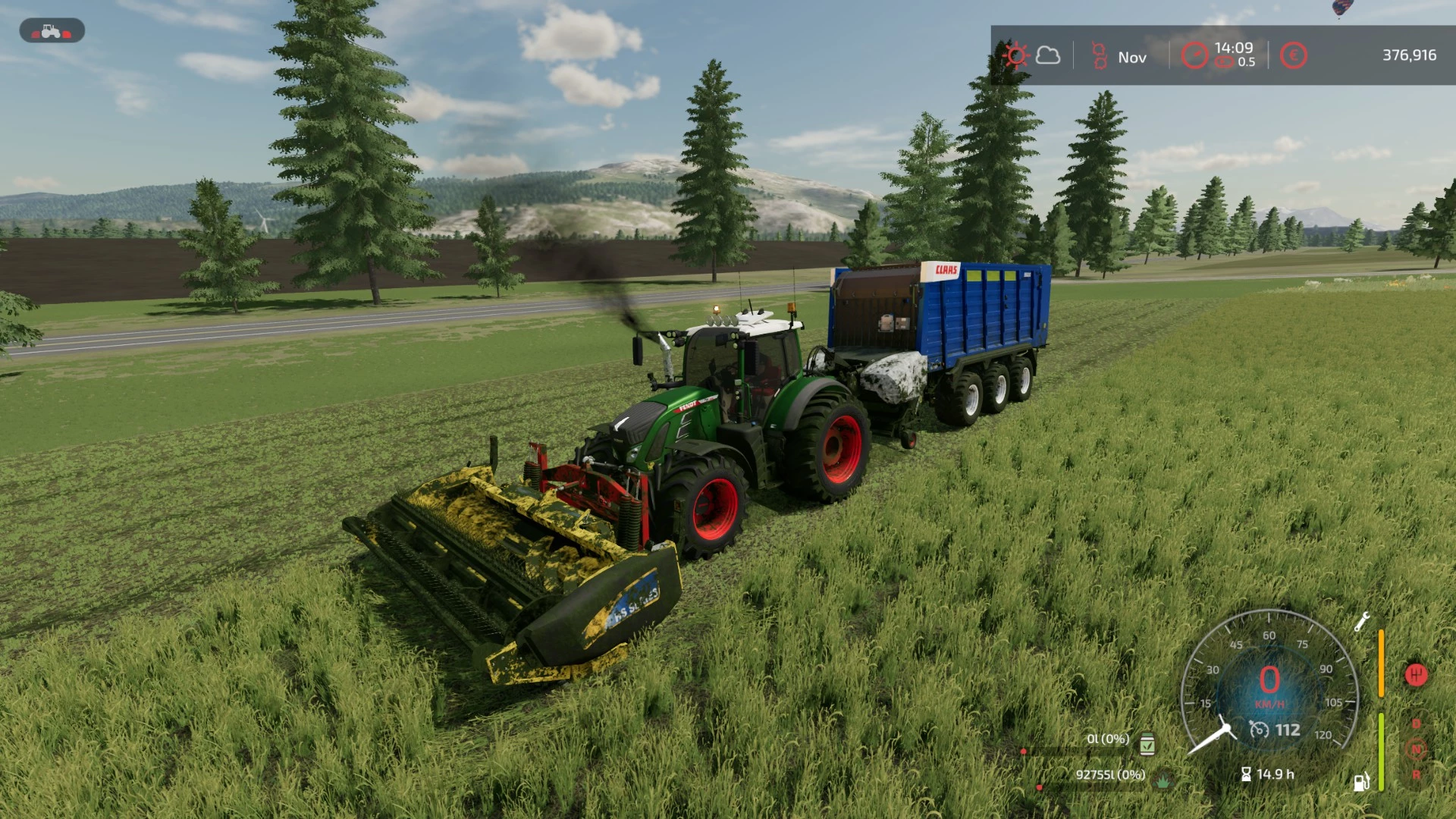The image size is (1456, 819).
Task: Switch gear to R reverse indicator
Action: tap(1416, 776)
